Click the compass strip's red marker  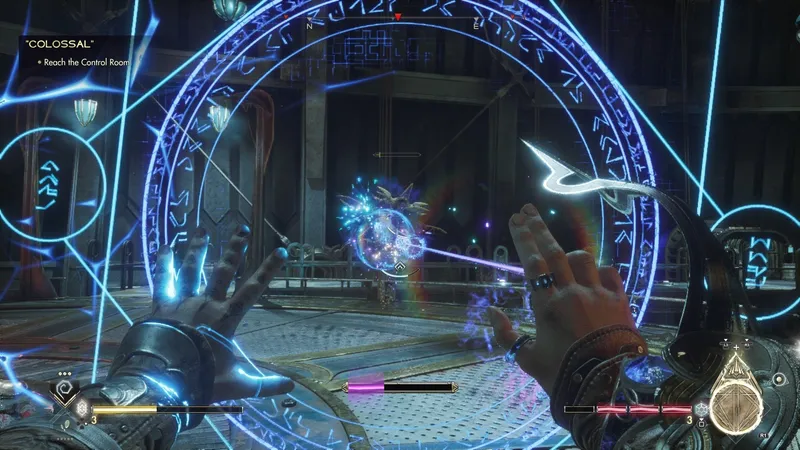398,18
